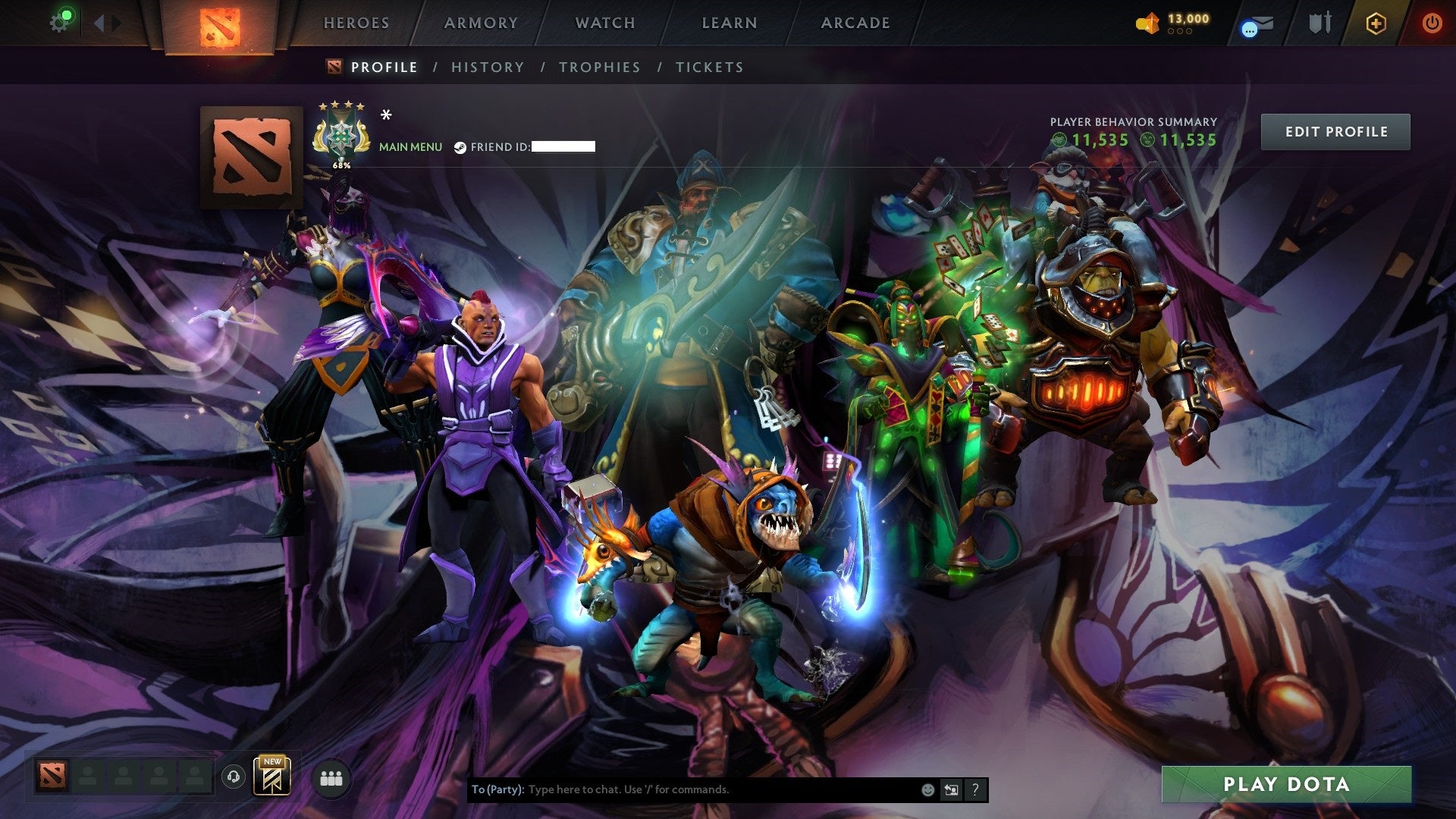Click the Dota Plus hexagon icon

(x=1376, y=23)
